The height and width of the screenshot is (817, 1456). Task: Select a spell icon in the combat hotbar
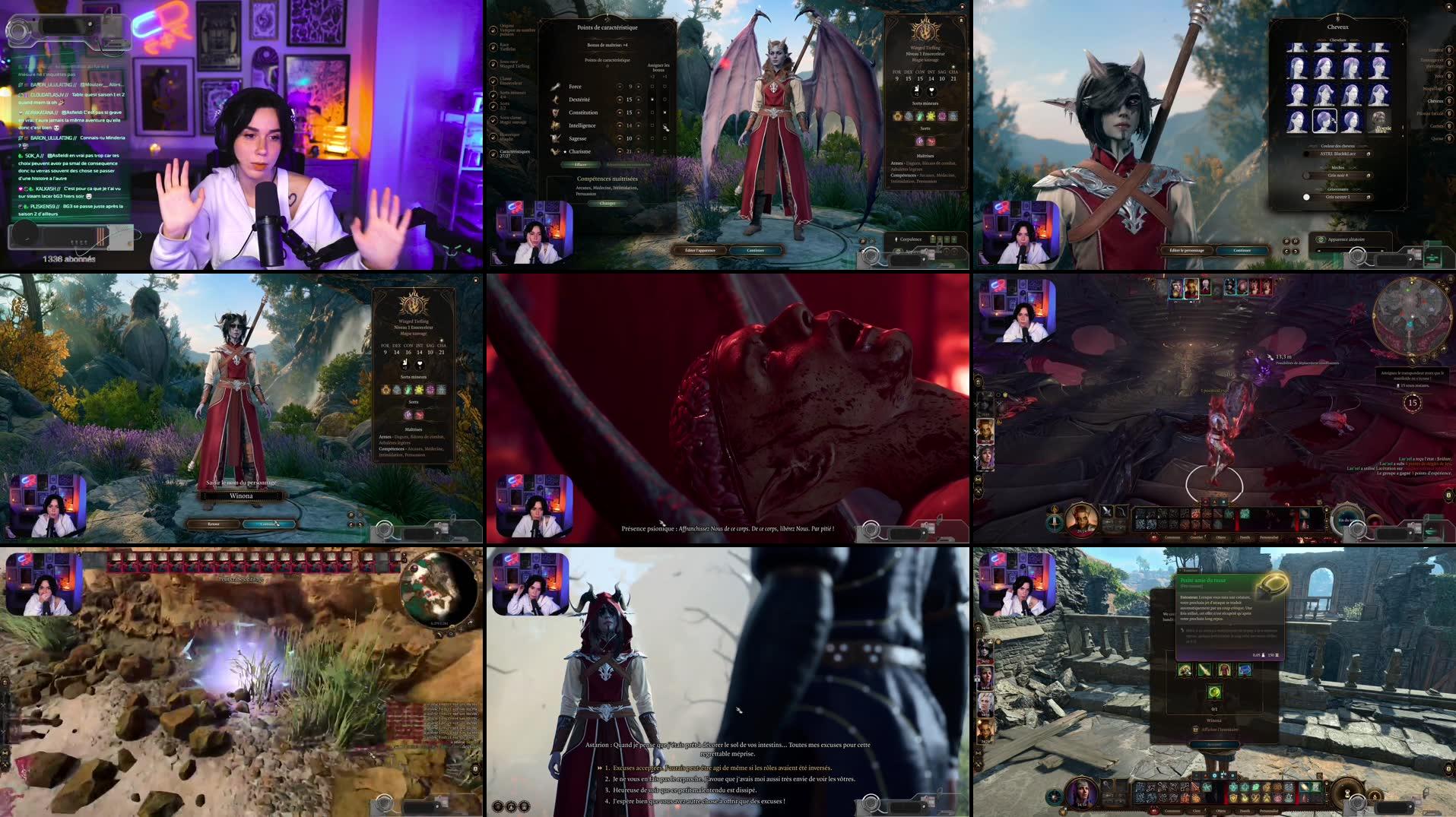1195,514
